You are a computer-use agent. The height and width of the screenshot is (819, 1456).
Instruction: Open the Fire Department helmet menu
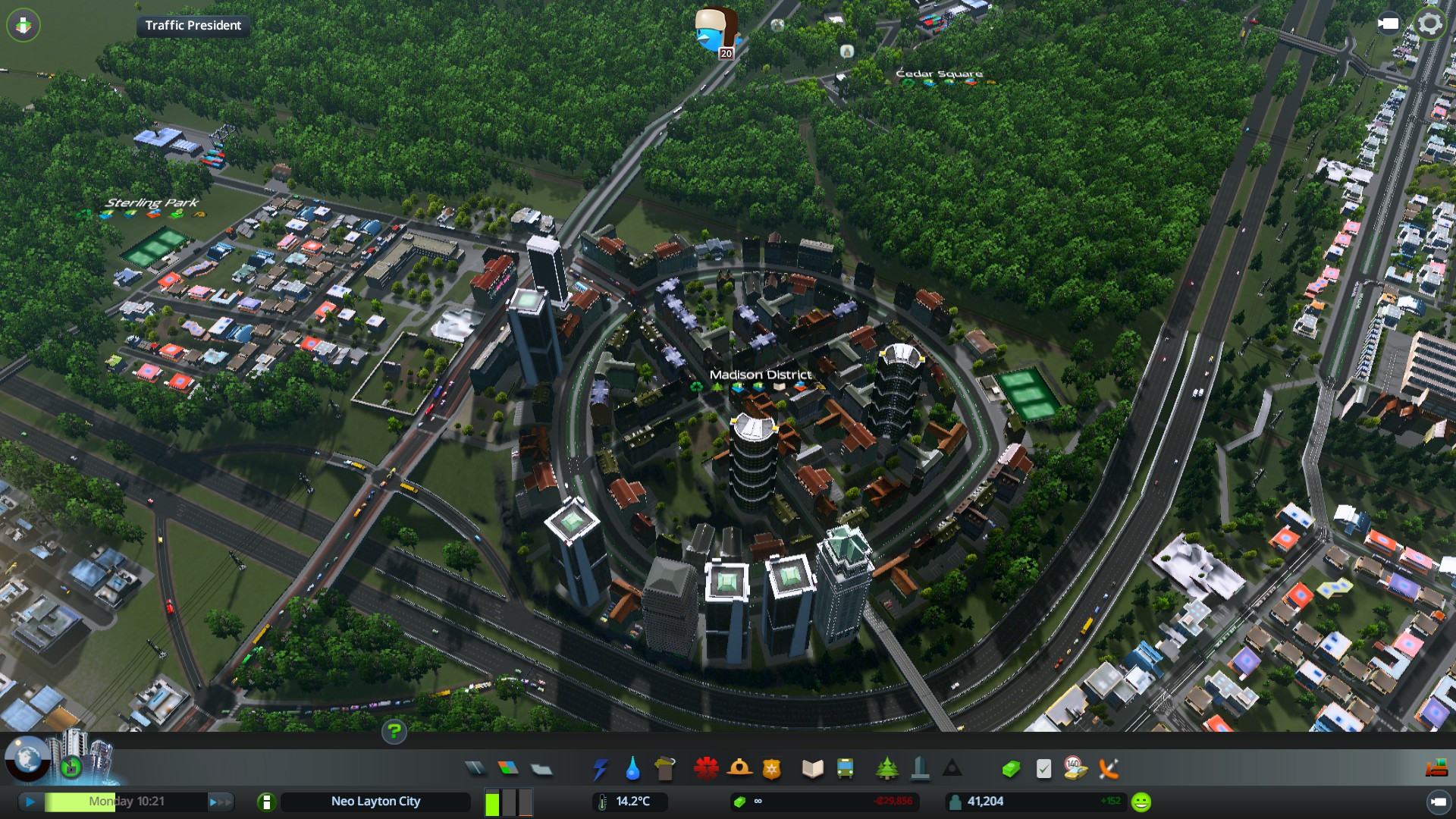coord(739,769)
